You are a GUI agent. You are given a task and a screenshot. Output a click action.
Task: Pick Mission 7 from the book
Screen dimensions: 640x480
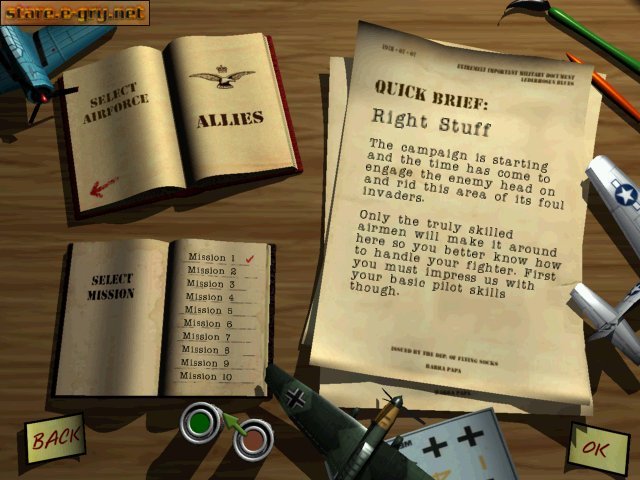[x=206, y=337]
